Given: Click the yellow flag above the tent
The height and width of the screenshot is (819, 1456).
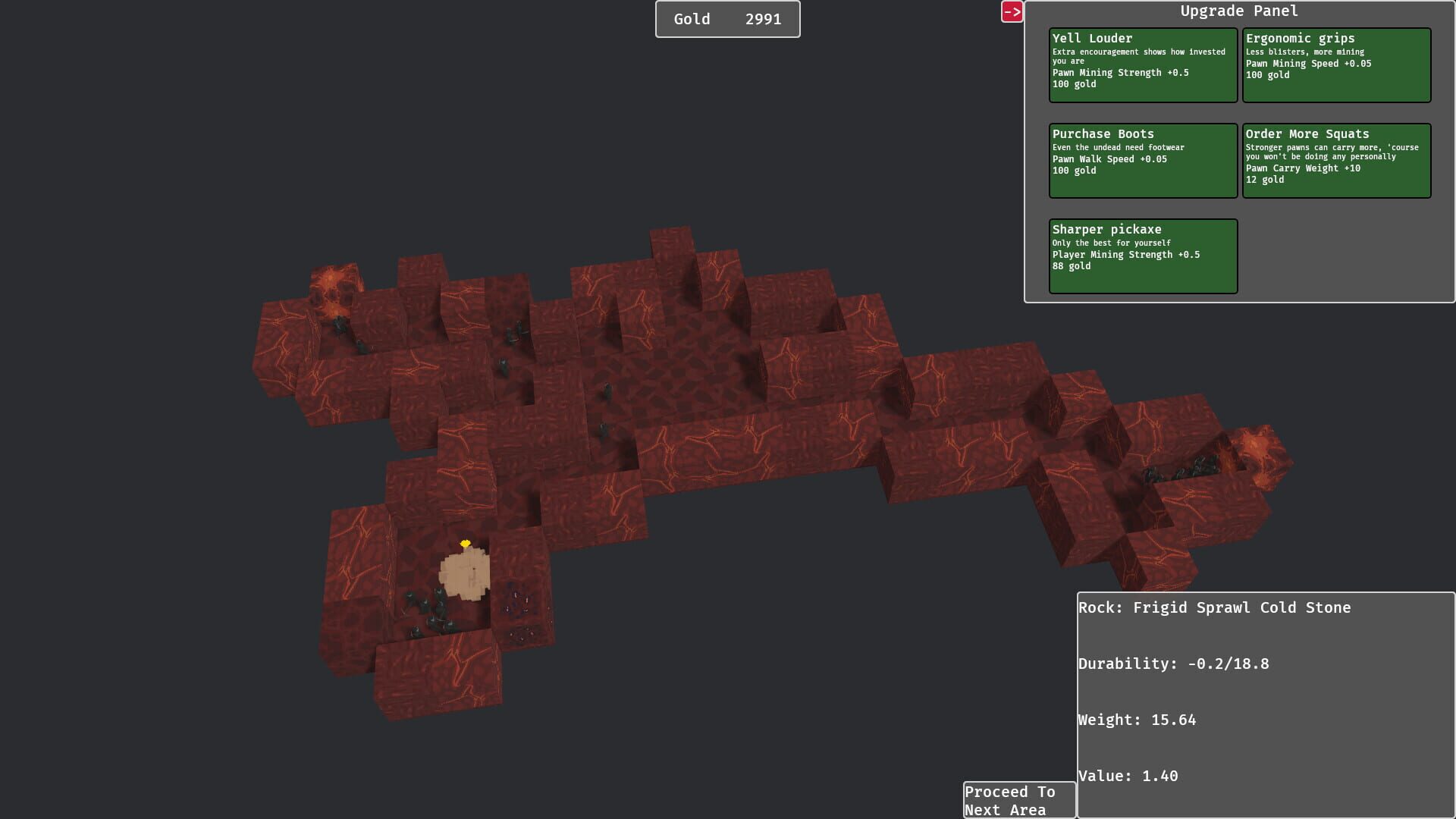Looking at the screenshot, I should pyautogui.click(x=465, y=543).
